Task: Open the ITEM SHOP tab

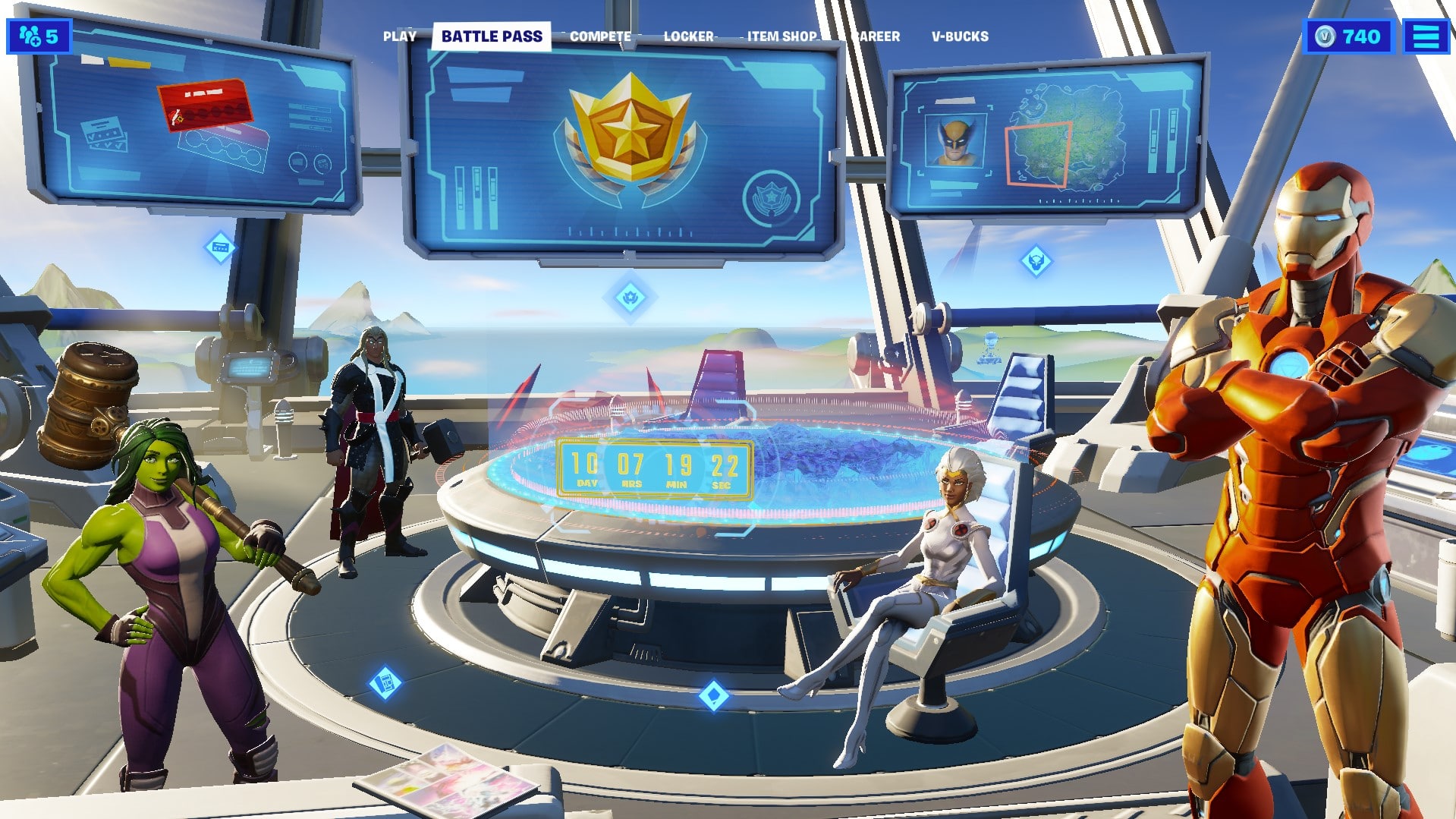Action: point(781,36)
